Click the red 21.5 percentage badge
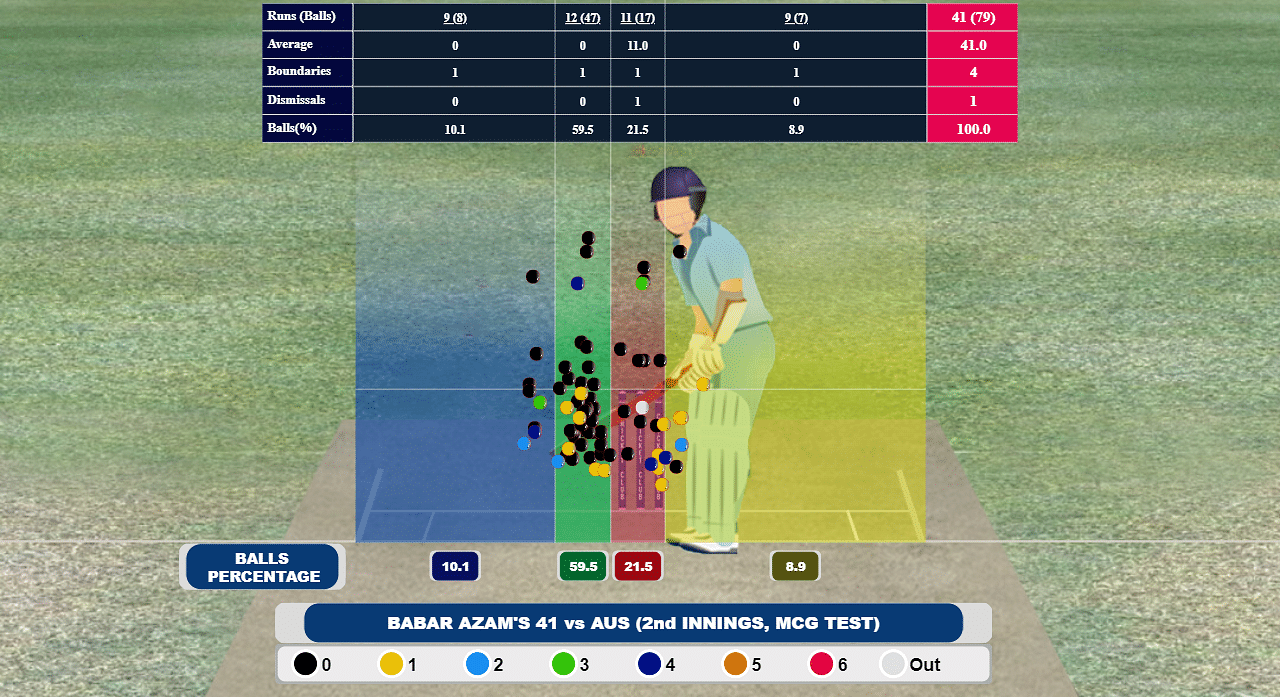Viewport: 1280px width, 697px height. pyautogui.click(x=638, y=567)
